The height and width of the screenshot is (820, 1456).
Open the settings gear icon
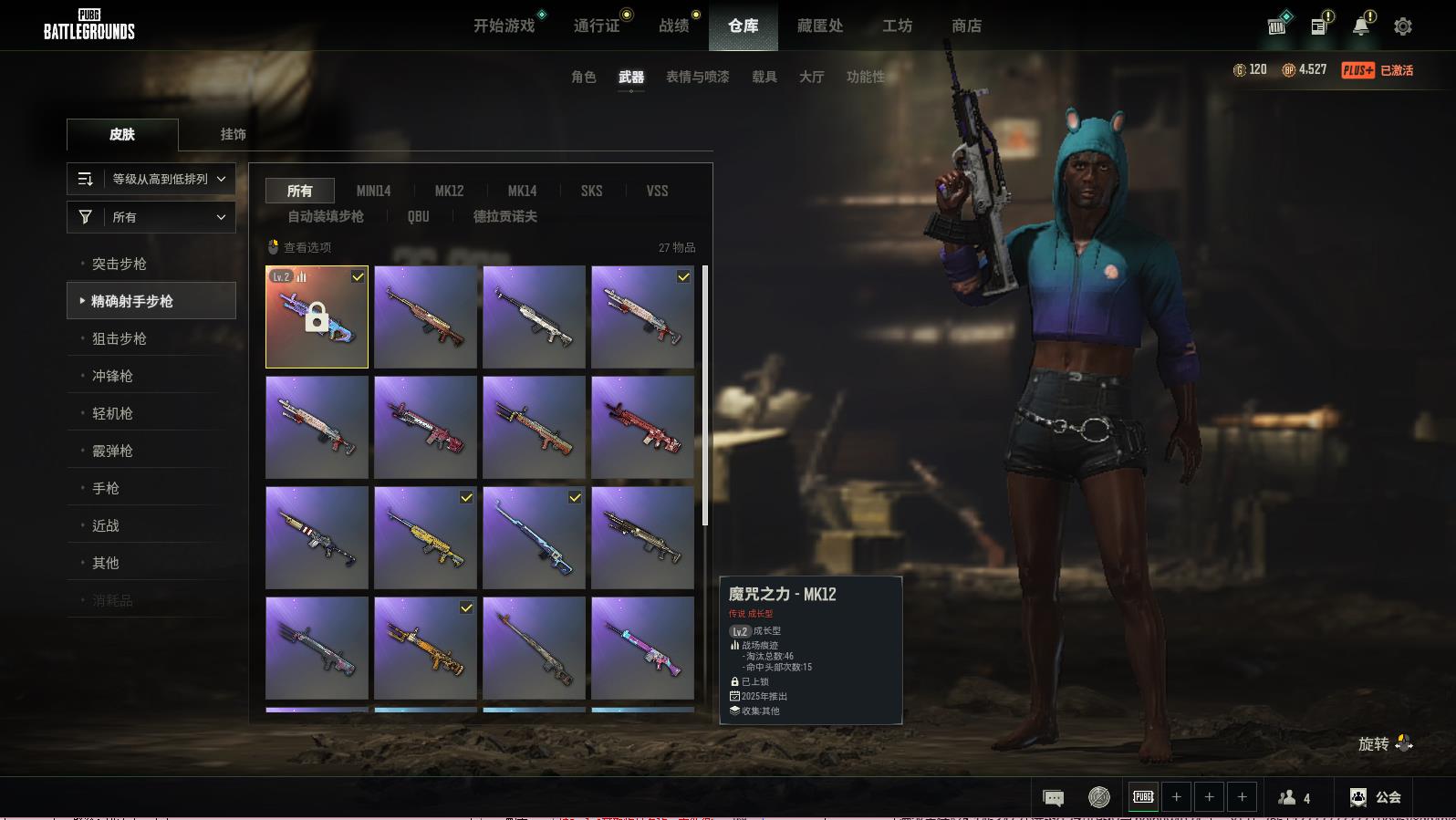1403,26
